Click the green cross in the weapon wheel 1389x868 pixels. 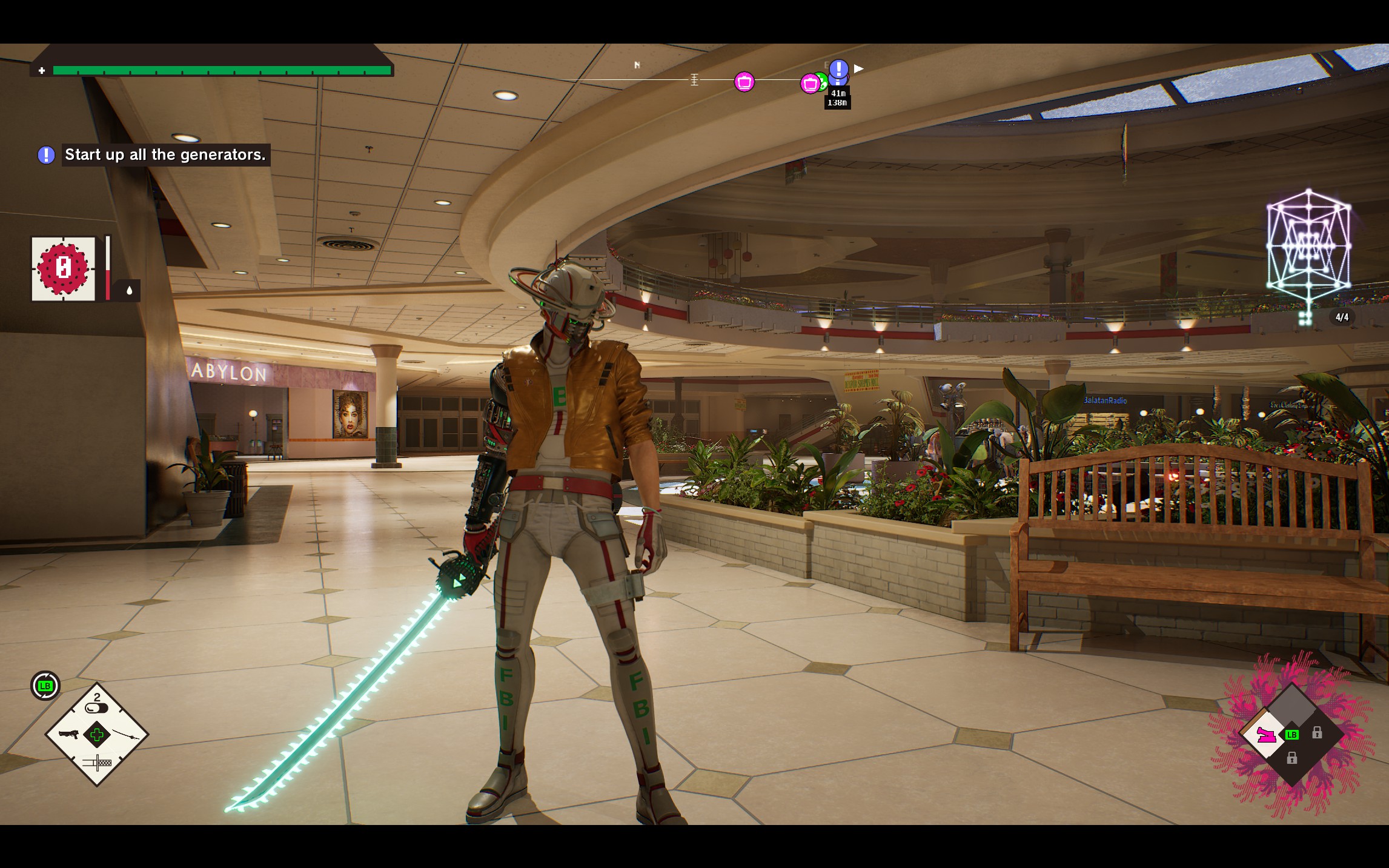pos(97,735)
